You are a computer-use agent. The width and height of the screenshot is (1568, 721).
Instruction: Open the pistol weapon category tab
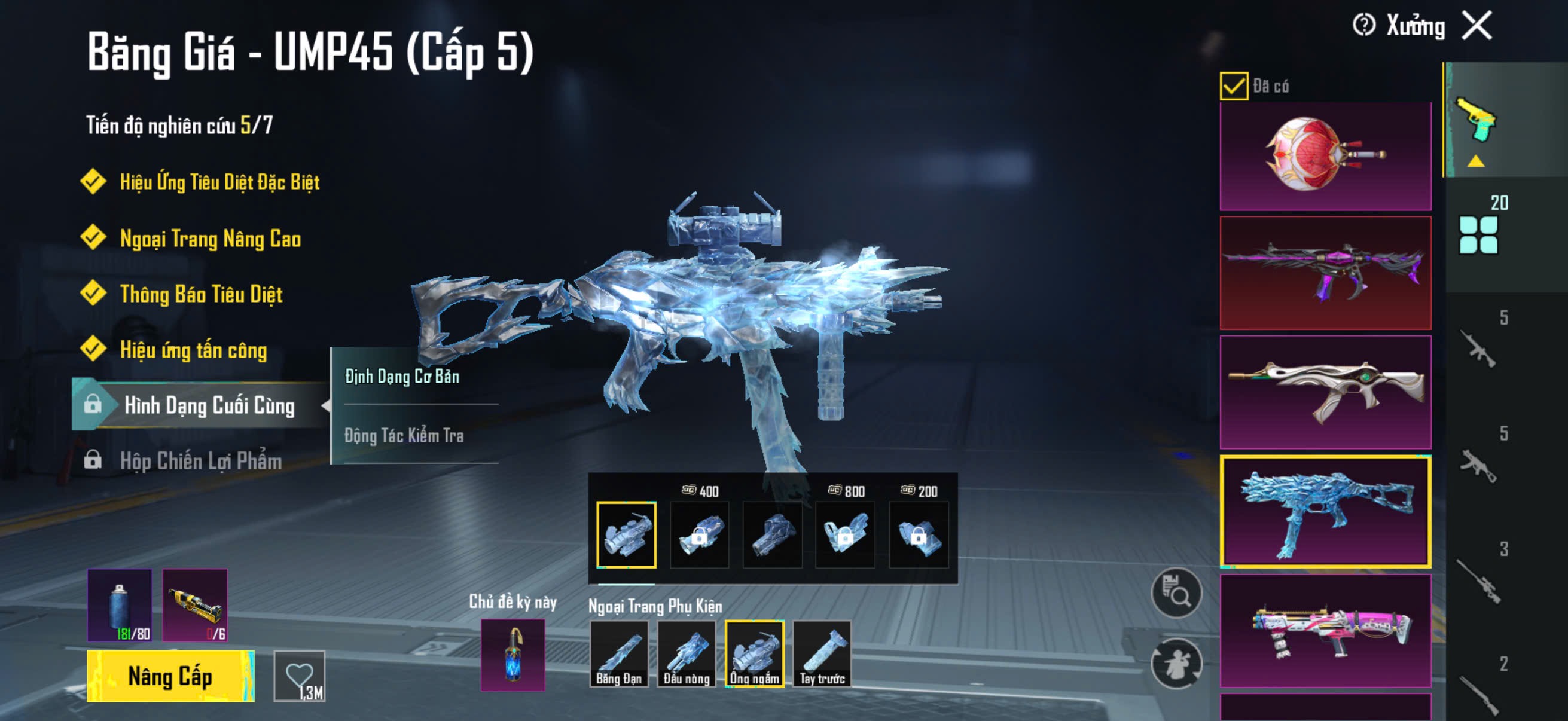tap(1476, 121)
